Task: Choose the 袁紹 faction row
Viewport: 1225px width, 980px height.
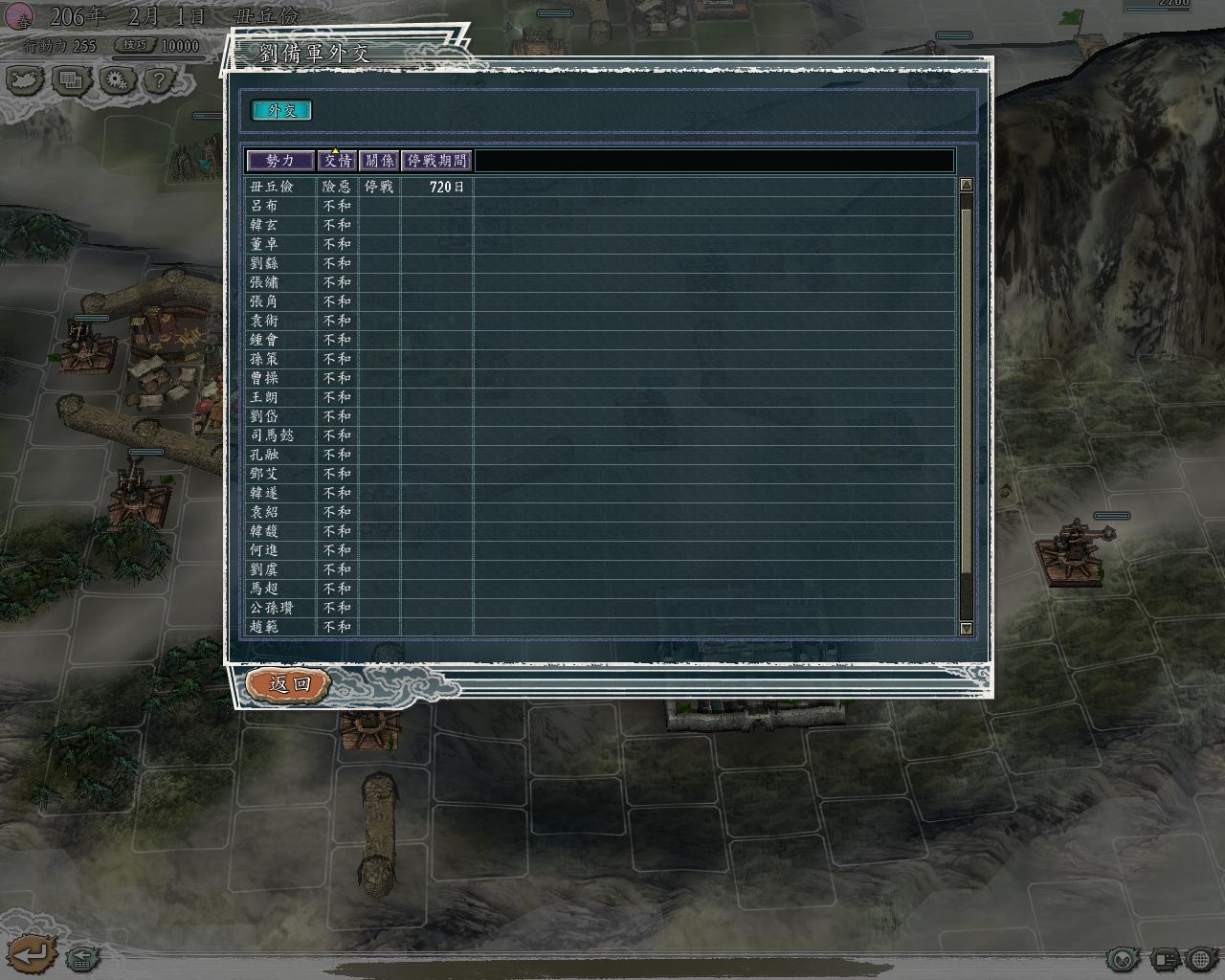Action: [264, 512]
